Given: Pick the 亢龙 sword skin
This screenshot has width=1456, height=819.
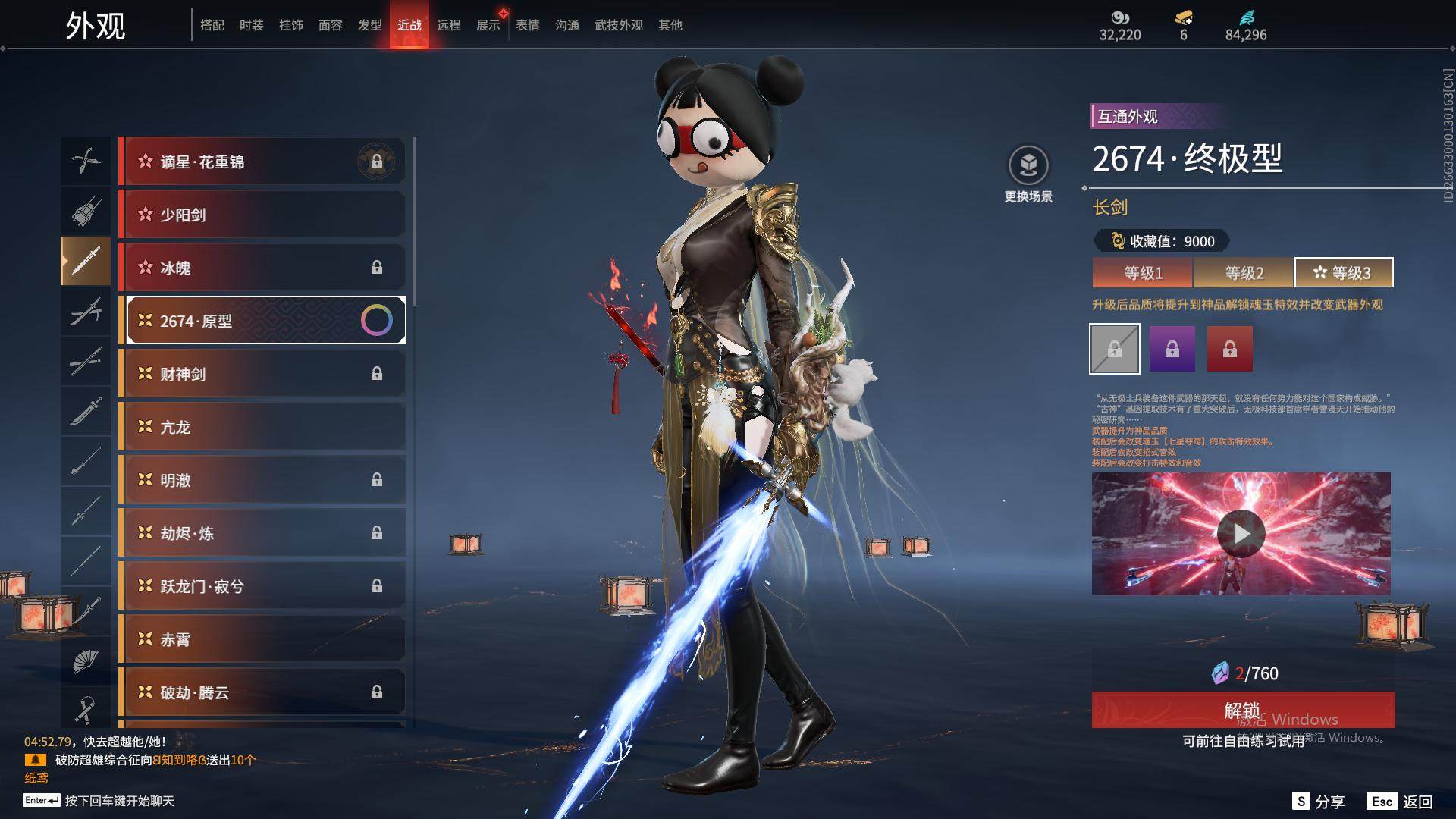Looking at the screenshot, I should pyautogui.click(x=262, y=427).
